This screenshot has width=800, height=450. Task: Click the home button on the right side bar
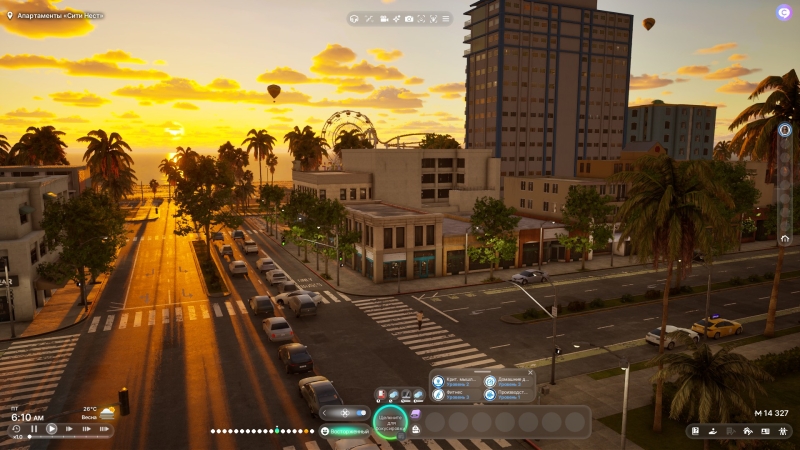pyautogui.click(x=785, y=239)
